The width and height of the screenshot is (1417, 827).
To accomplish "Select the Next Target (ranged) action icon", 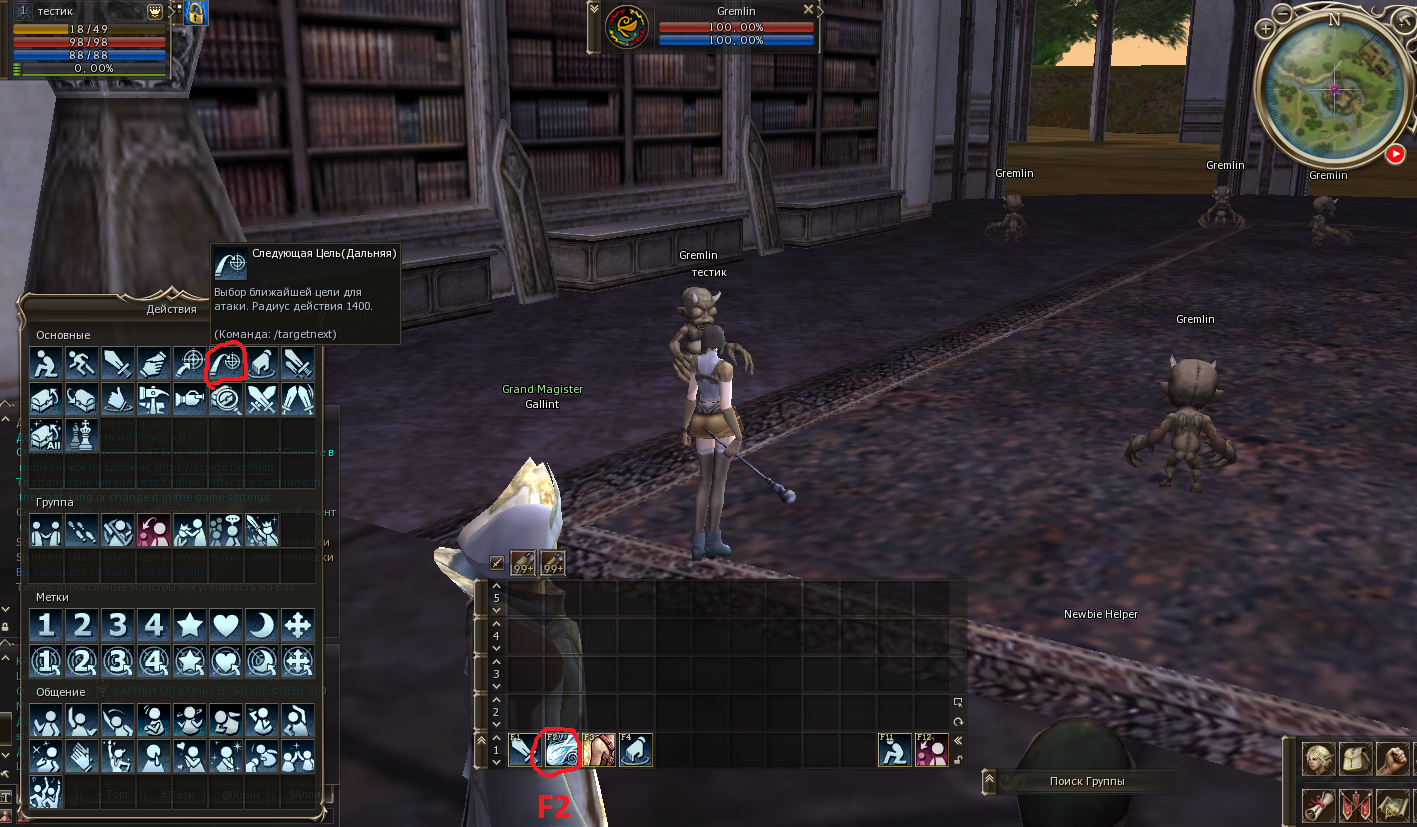I will coord(226,363).
